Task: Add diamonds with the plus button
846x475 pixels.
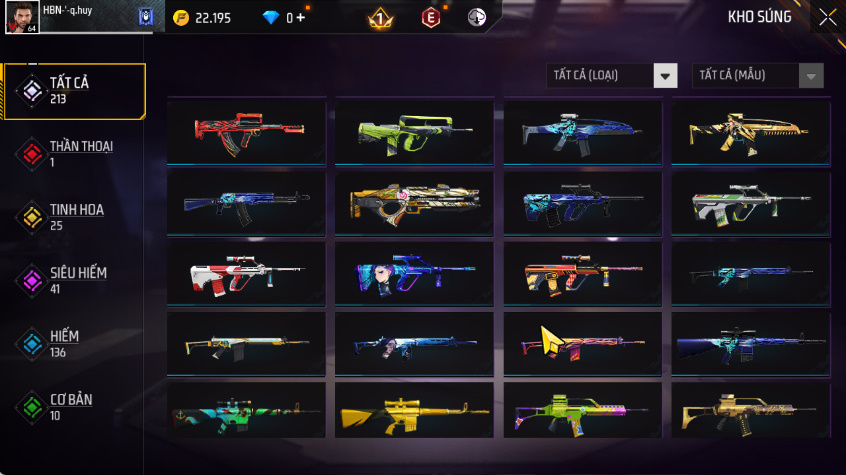Action: [x=301, y=18]
